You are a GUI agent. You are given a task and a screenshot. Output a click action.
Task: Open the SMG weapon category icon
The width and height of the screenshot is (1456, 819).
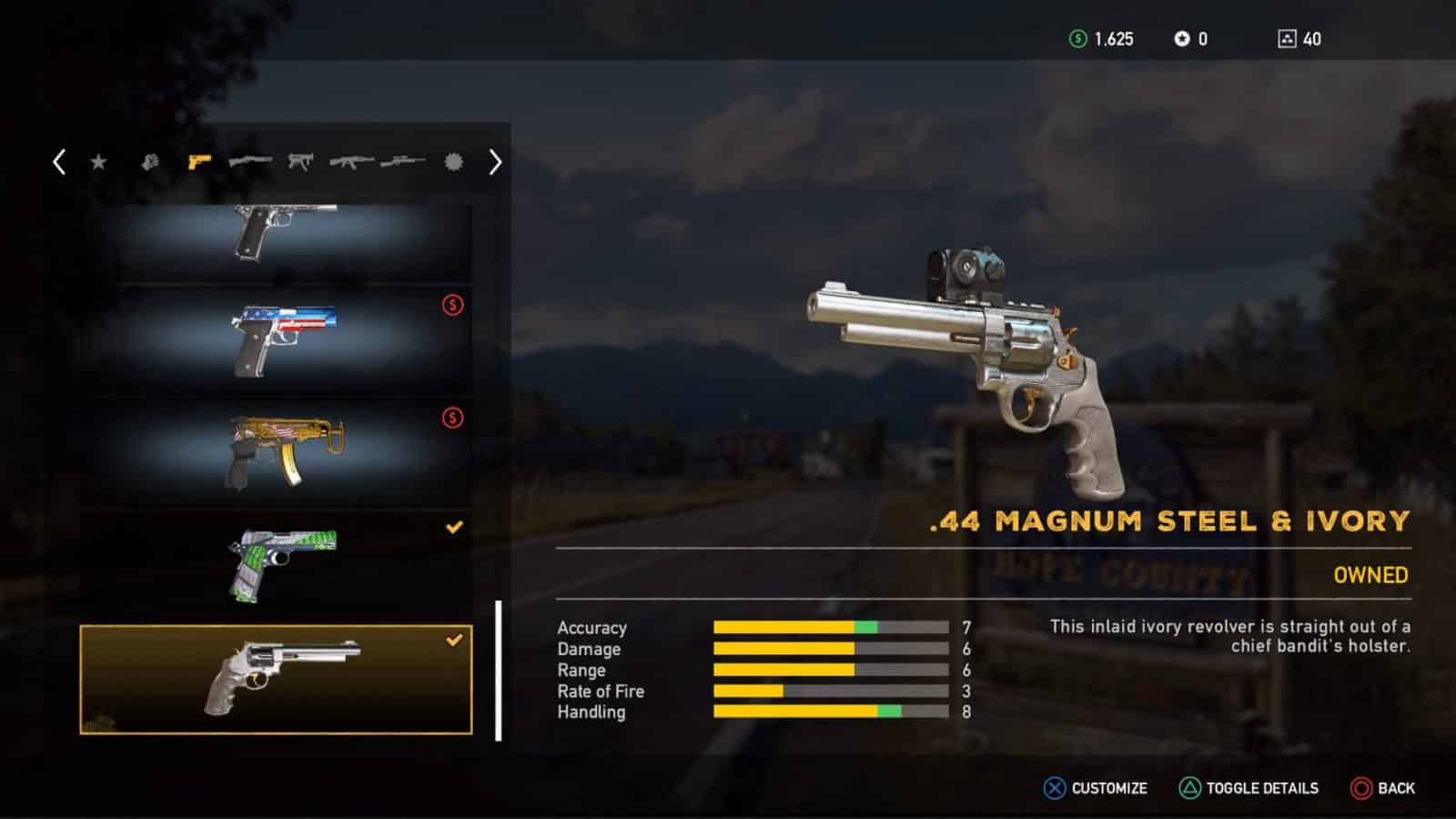[x=299, y=162]
